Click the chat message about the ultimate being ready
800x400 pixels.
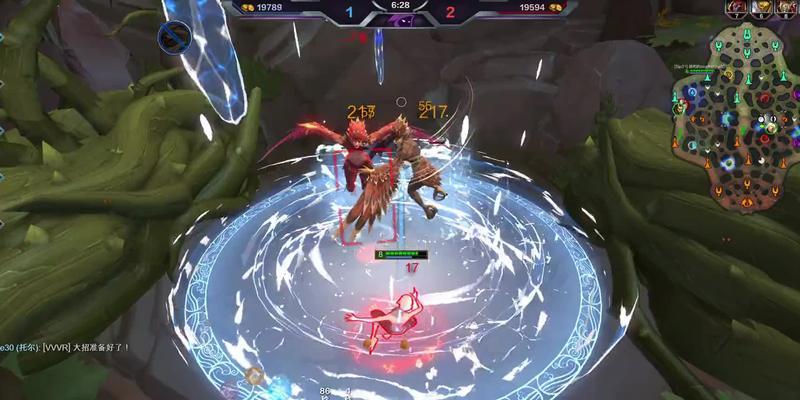pos(66,347)
